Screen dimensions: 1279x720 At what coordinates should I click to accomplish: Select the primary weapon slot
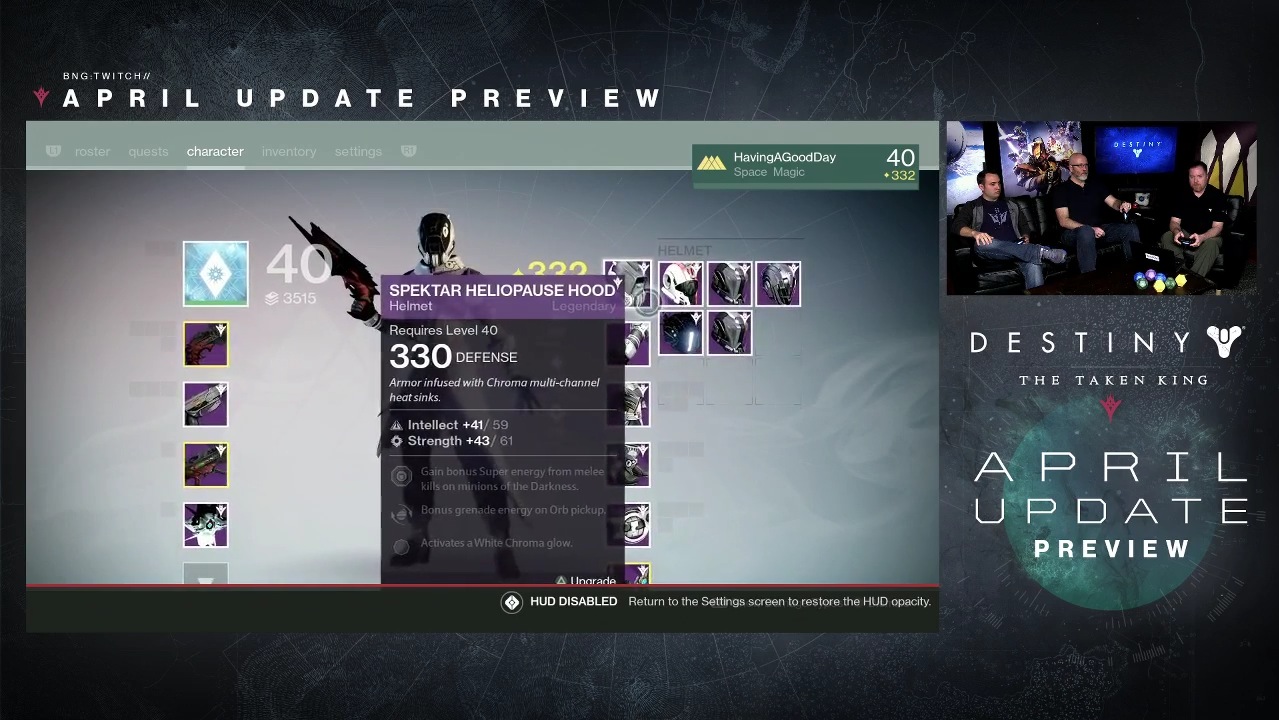[x=206, y=345]
